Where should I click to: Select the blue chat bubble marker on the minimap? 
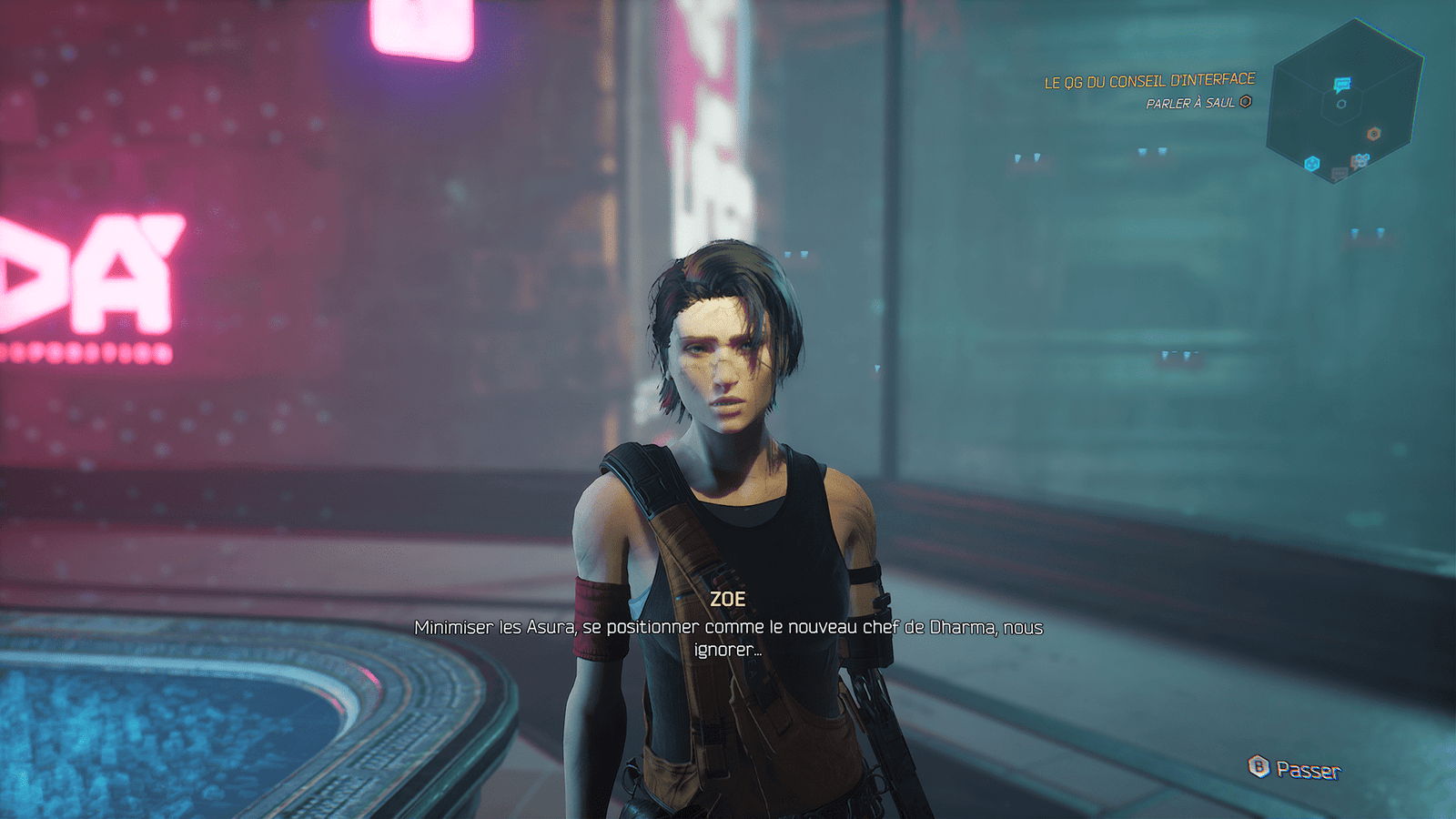(1341, 83)
